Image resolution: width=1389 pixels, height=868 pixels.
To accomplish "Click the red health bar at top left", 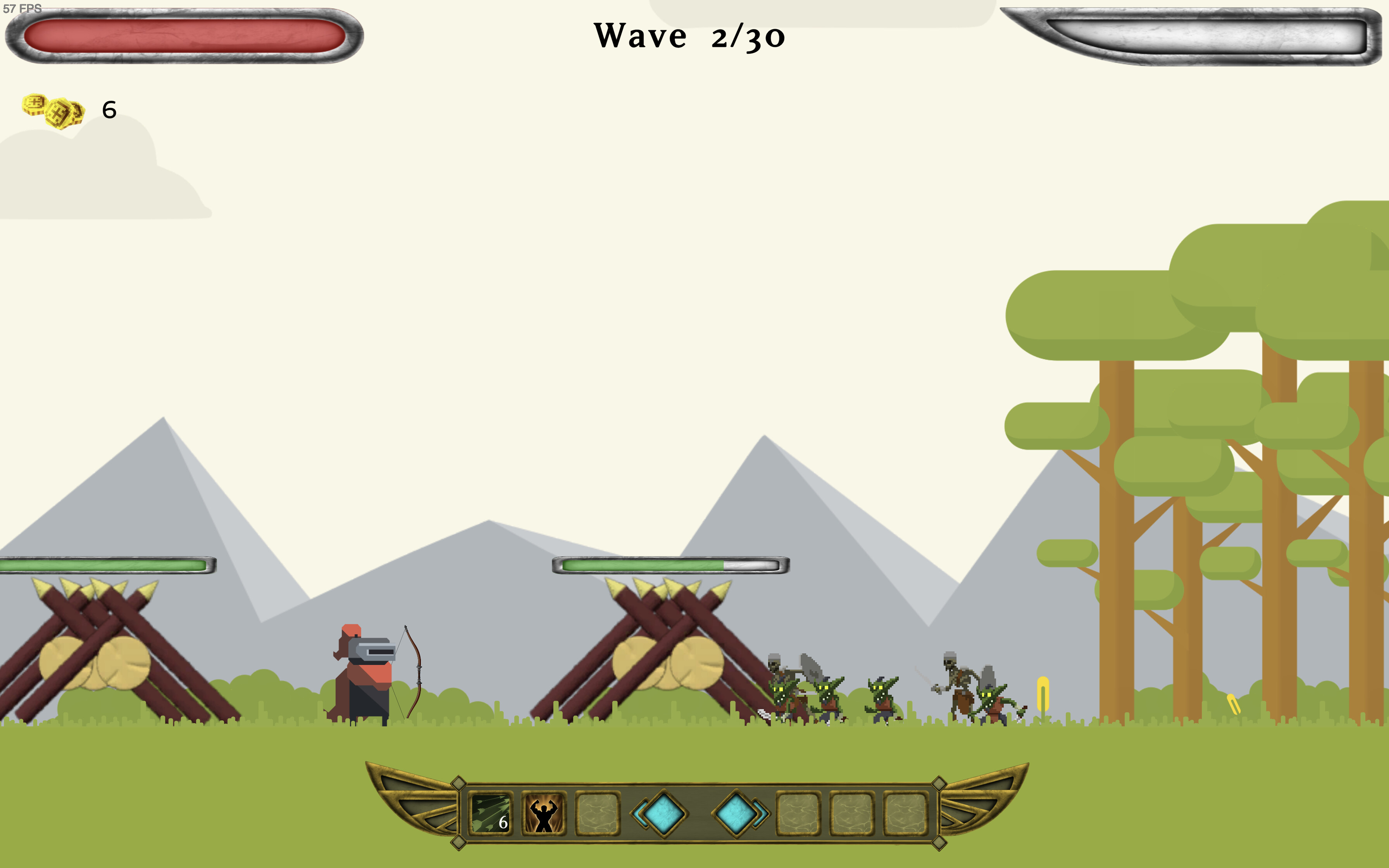I will pyautogui.click(x=184, y=36).
